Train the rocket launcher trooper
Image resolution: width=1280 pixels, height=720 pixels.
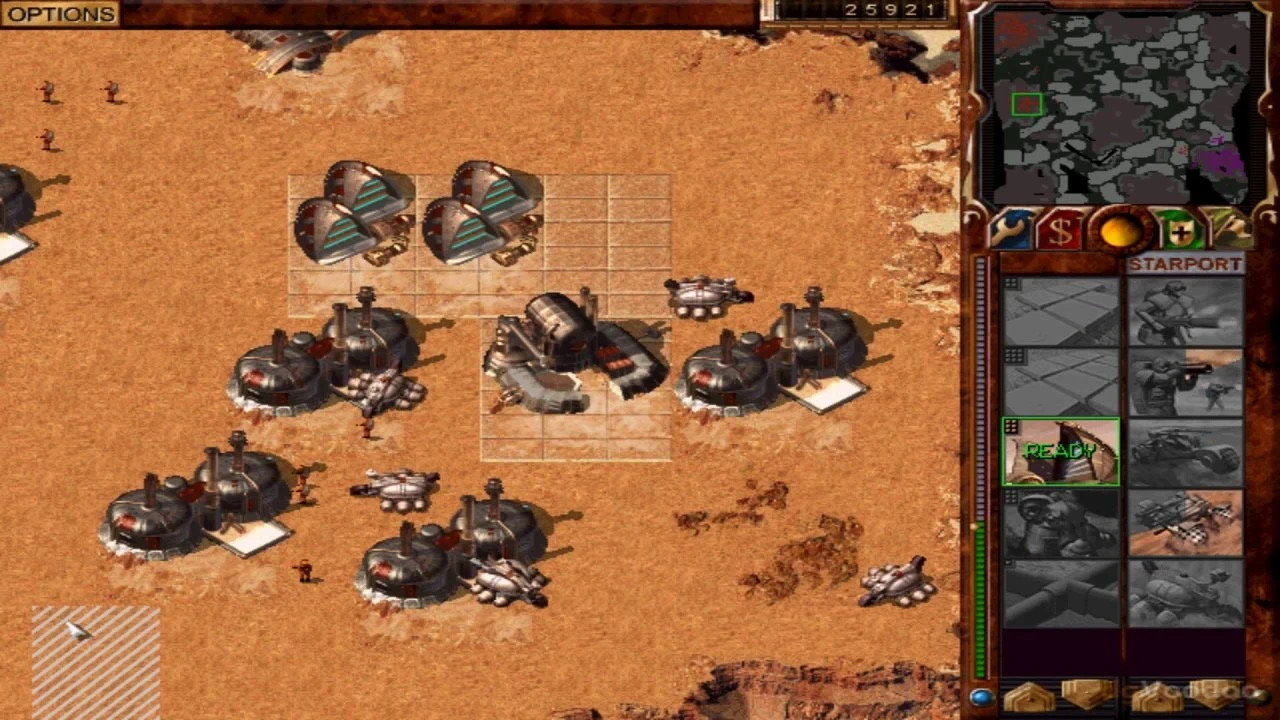(1186, 382)
